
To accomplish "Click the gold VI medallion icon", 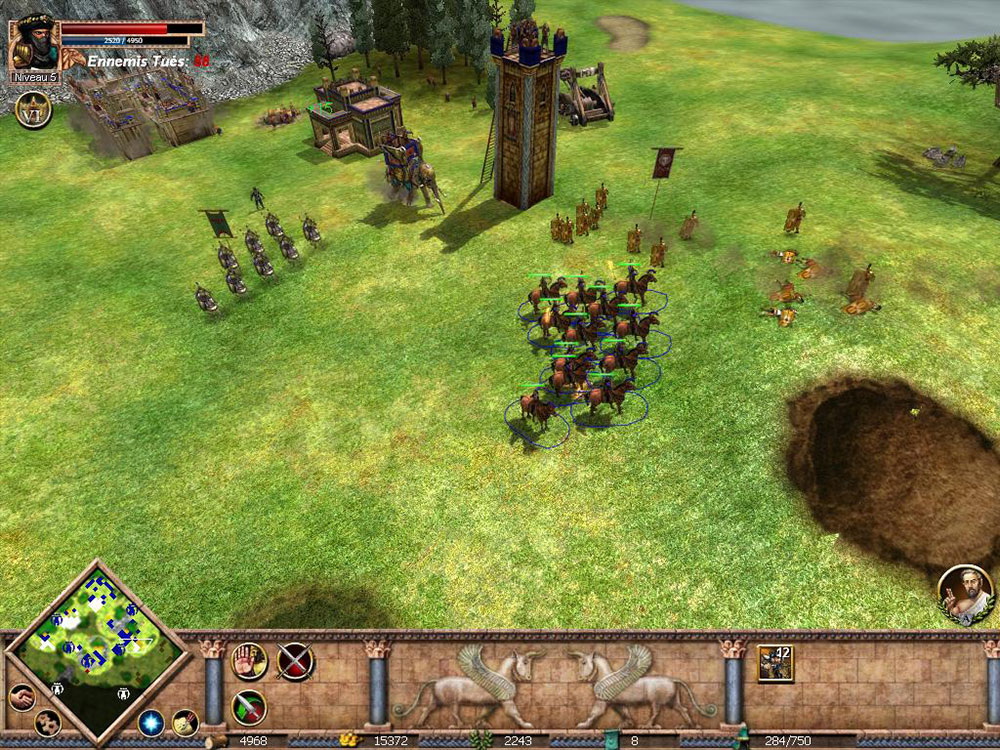I will pyautogui.click(x=34, y=109).
